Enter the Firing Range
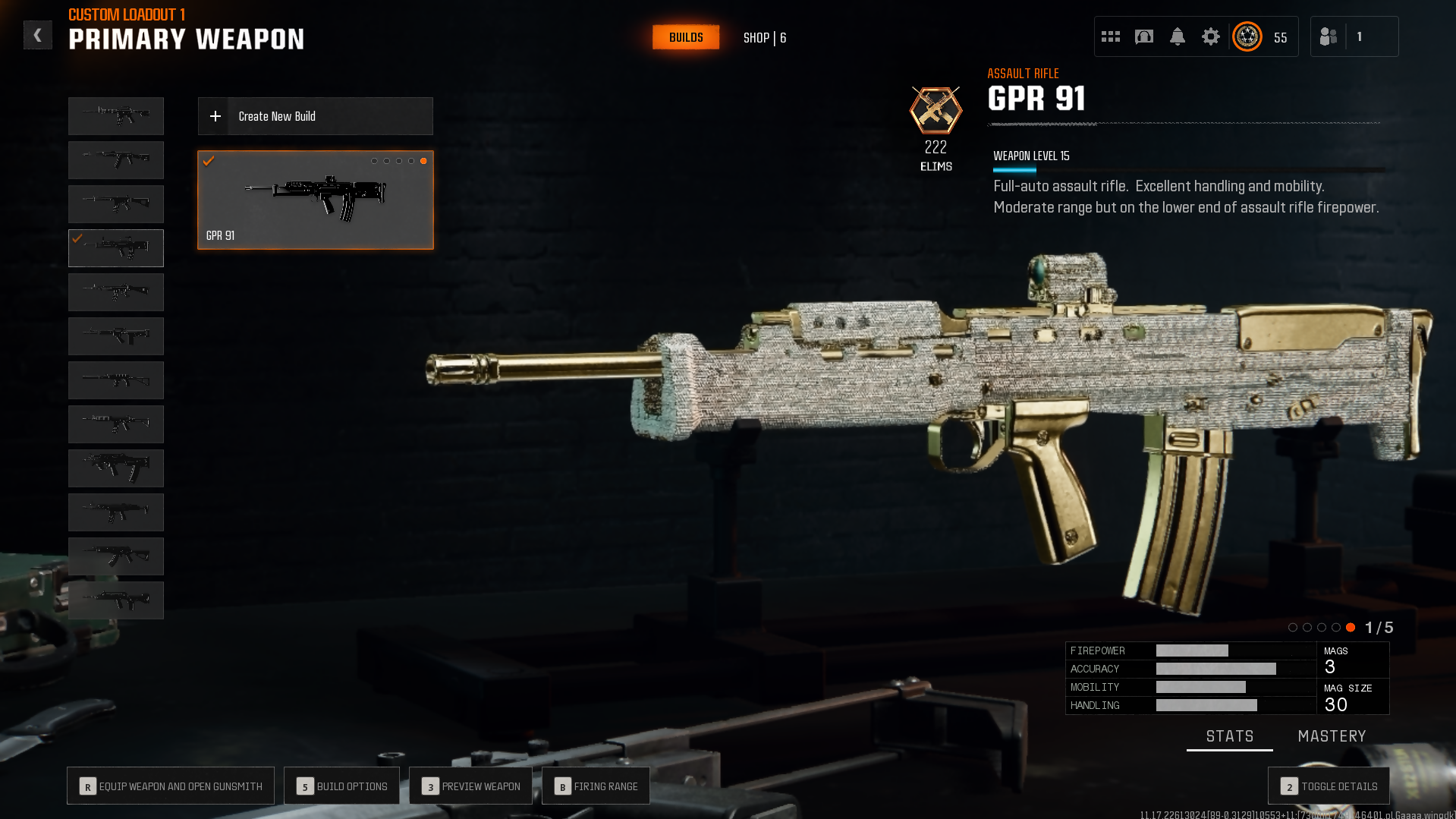The image size is (1456, 819). [x=596, y=786]
